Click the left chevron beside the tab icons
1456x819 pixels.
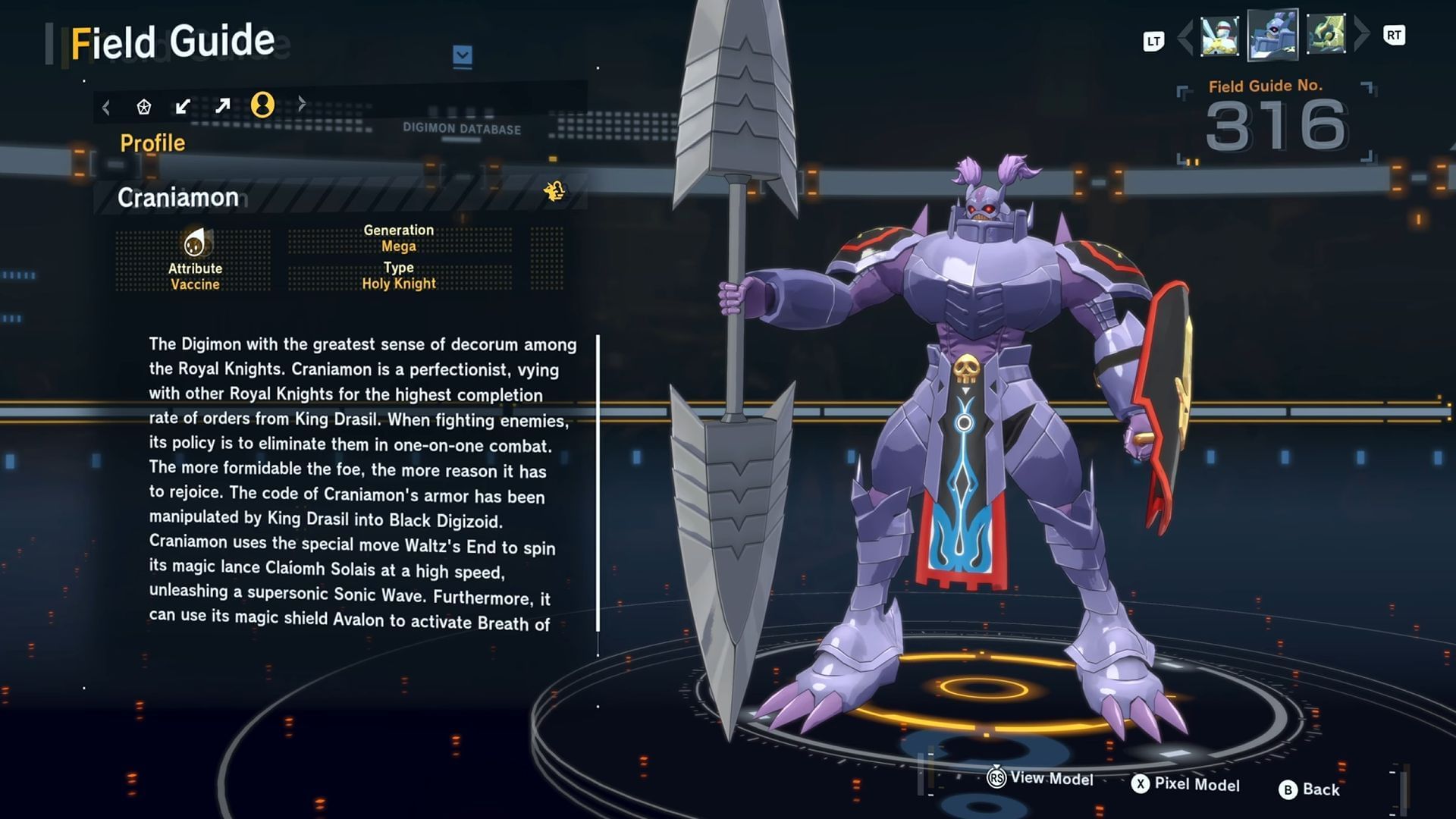[106, 107]
